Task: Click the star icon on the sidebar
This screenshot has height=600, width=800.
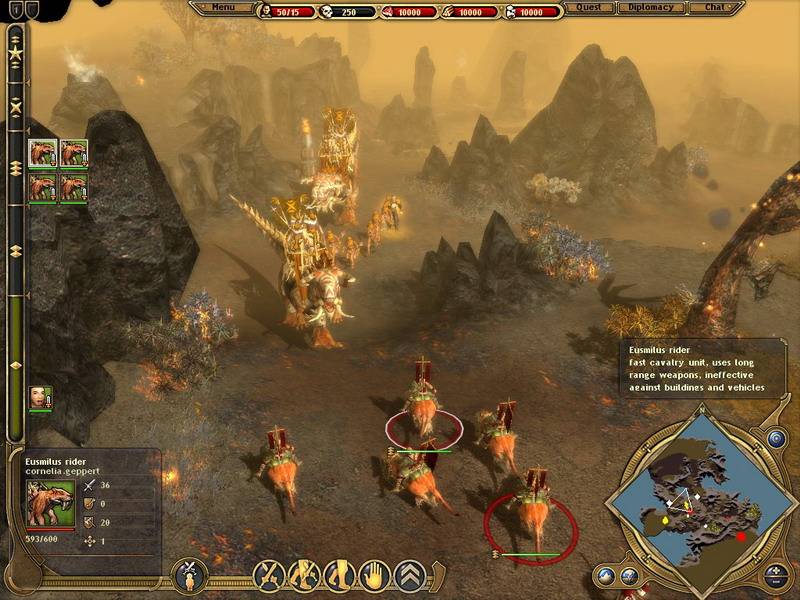Action: [15, 51]
